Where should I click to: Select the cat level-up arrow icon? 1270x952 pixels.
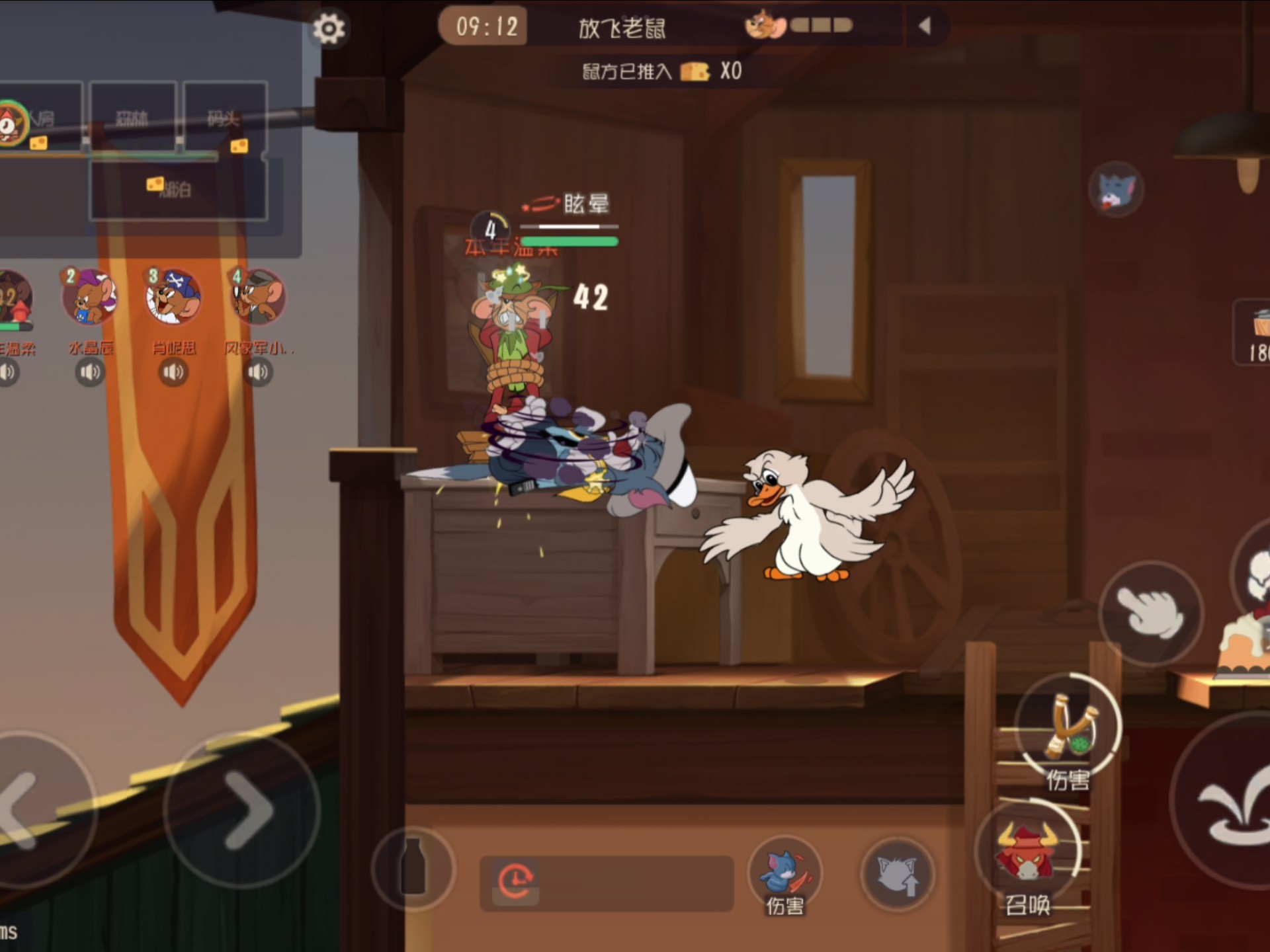898,874
